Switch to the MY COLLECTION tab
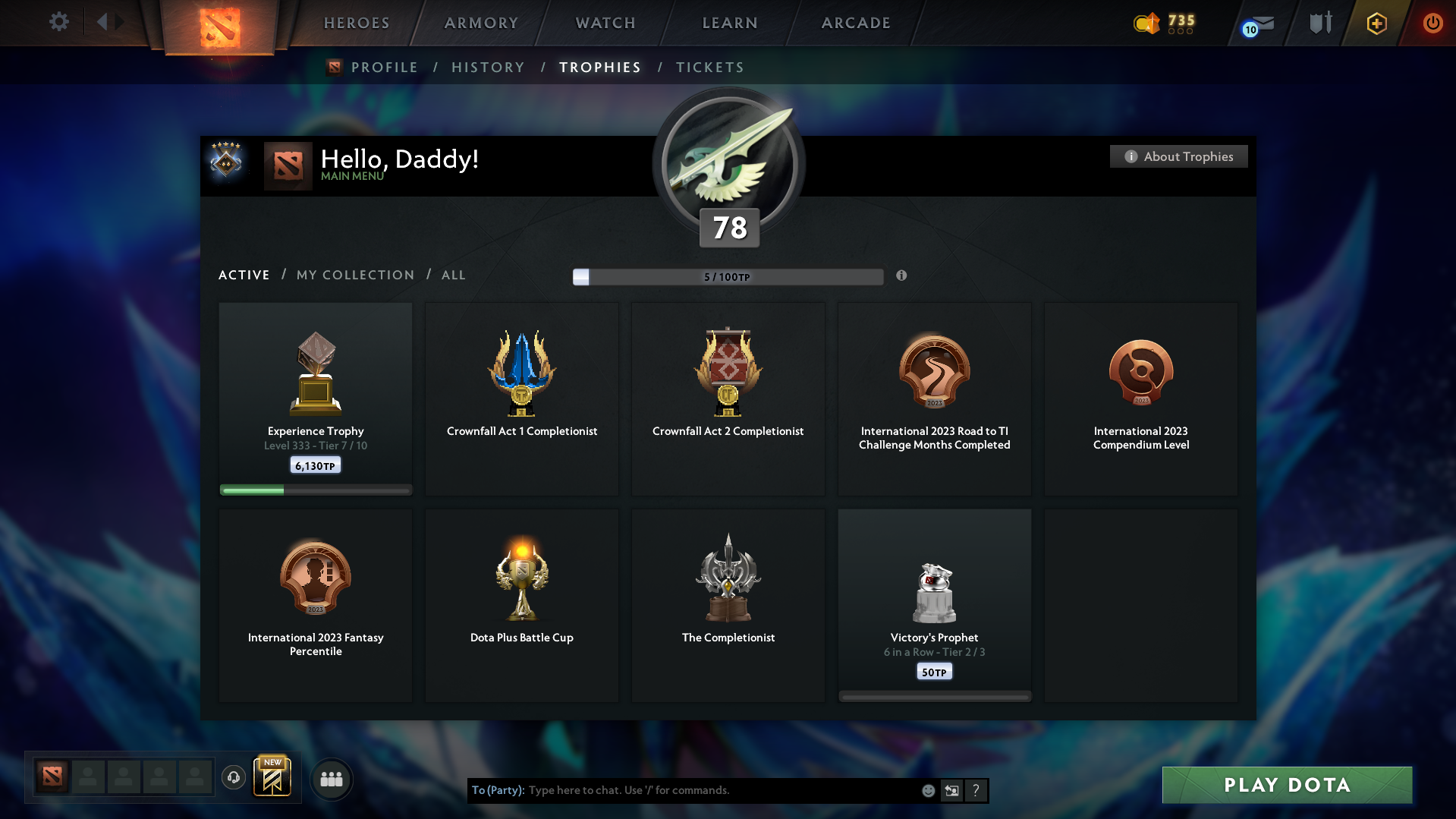The image size is (1456, 819). pos(354,275)
